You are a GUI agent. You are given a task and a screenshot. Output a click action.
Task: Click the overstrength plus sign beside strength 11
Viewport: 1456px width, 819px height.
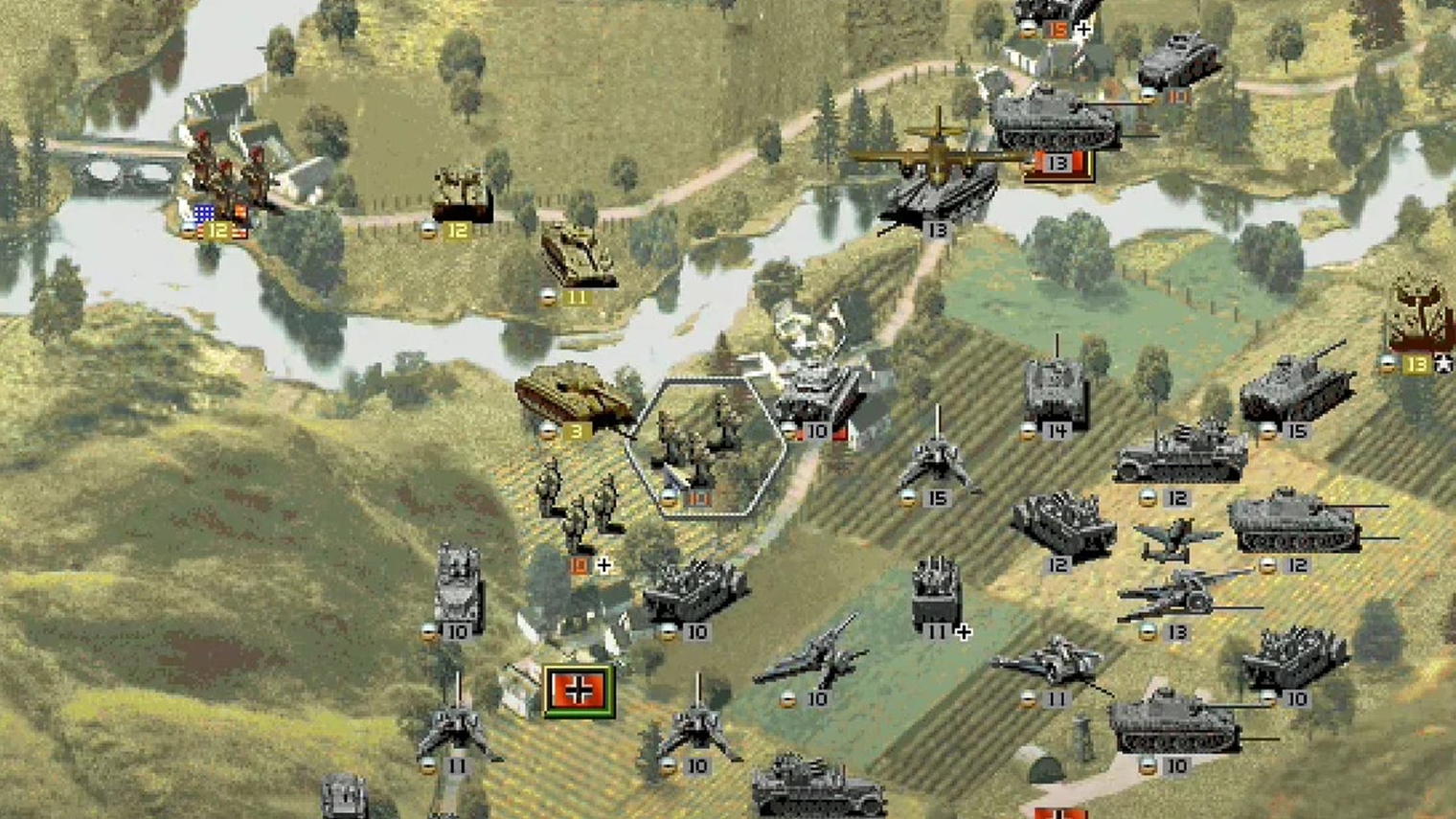click(963, 631)
